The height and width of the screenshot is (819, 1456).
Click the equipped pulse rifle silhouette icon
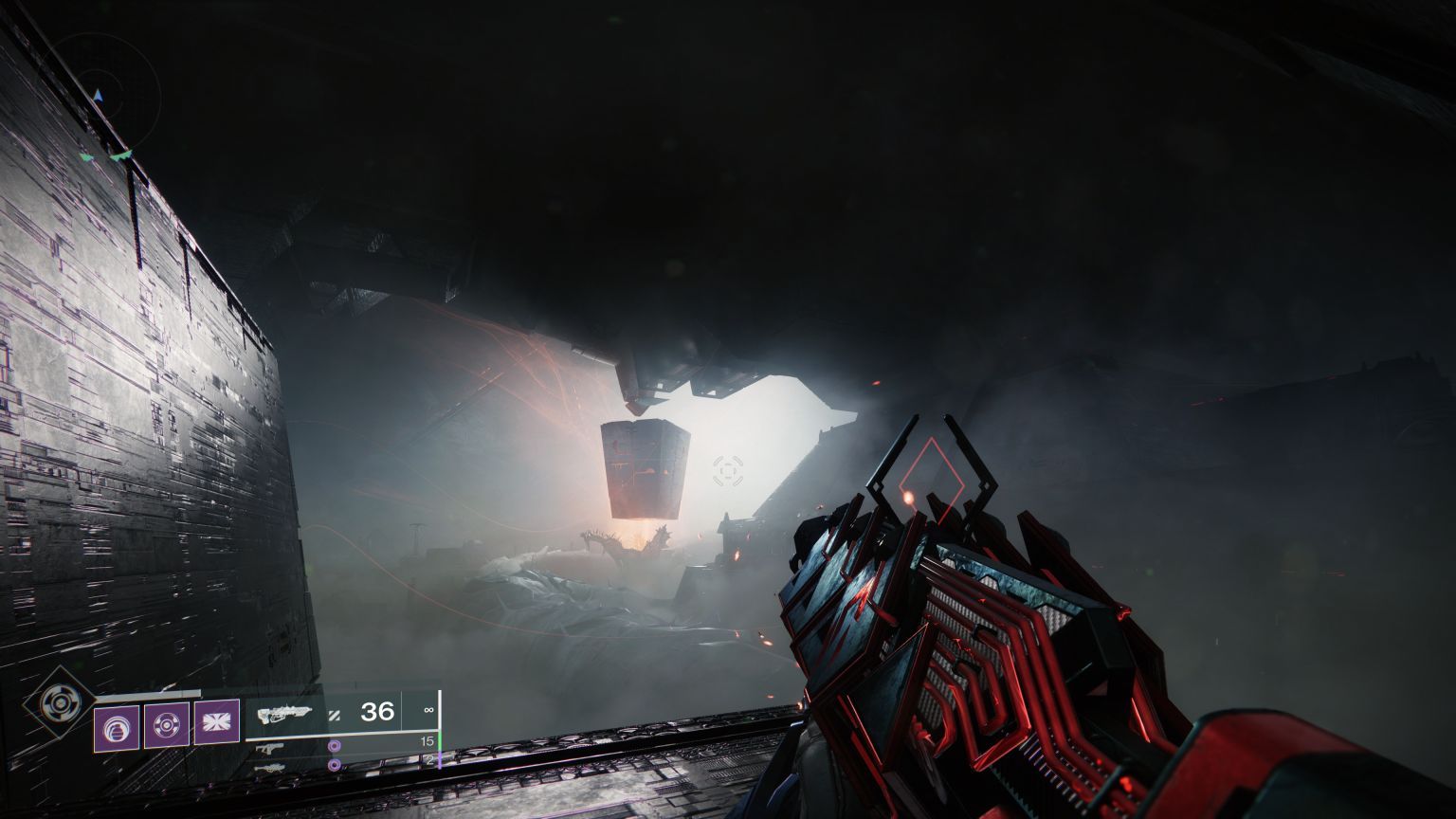pos(284,714)
